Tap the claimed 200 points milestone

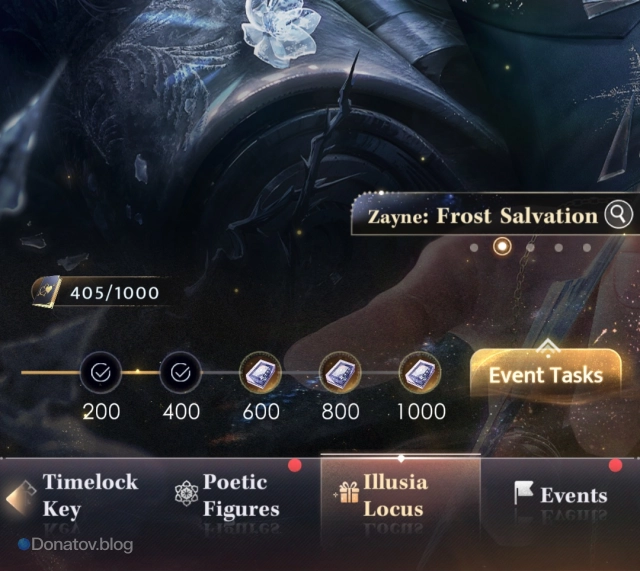pos(101,373)
